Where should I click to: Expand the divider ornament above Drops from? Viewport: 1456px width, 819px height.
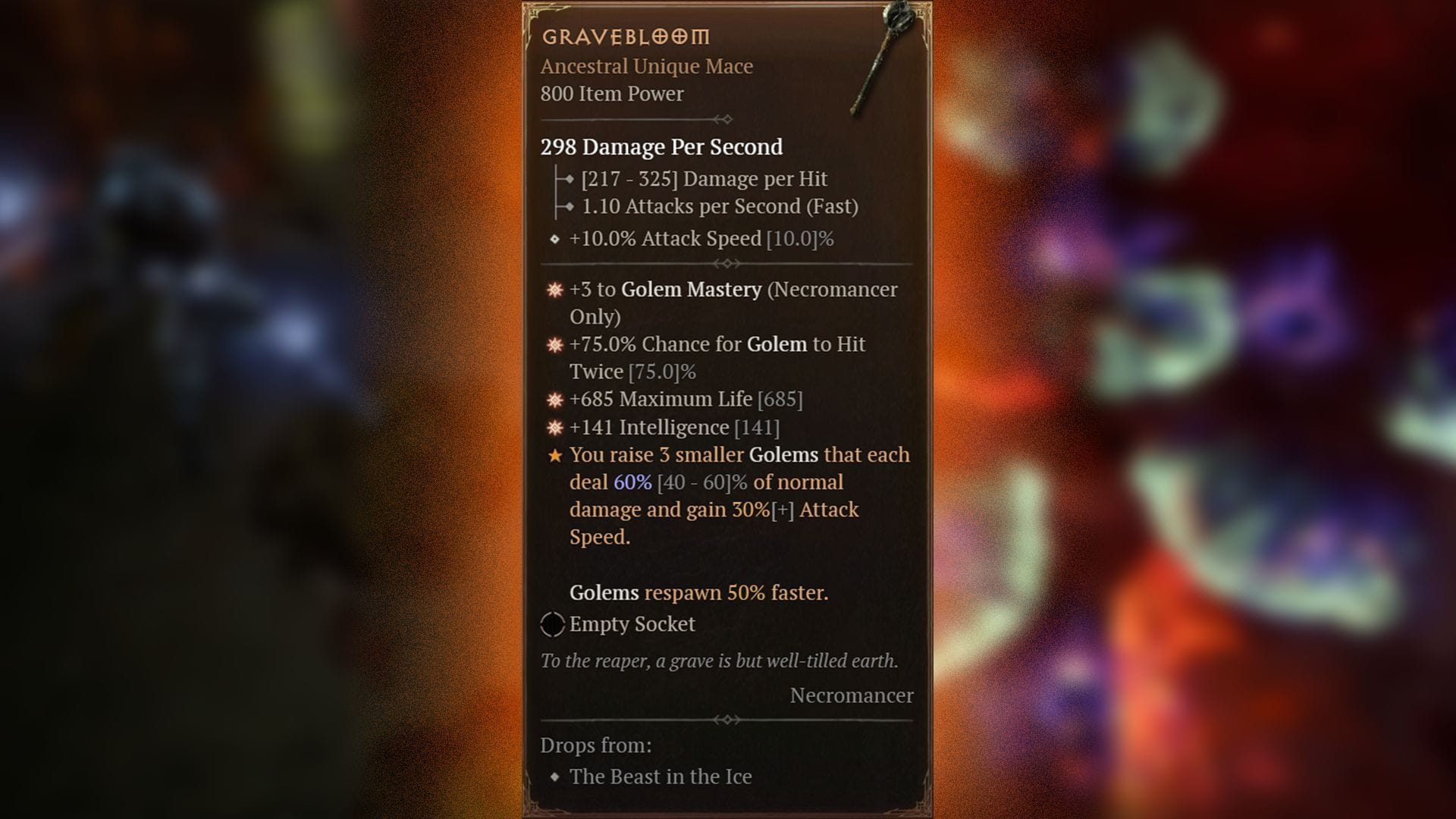pos(726,720)
